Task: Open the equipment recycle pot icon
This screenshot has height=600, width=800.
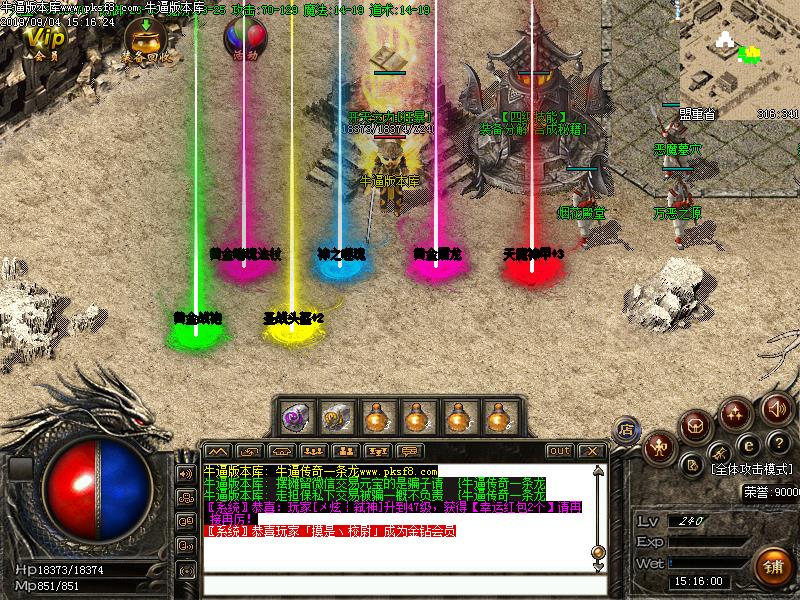Action: [x=145, y=40]
